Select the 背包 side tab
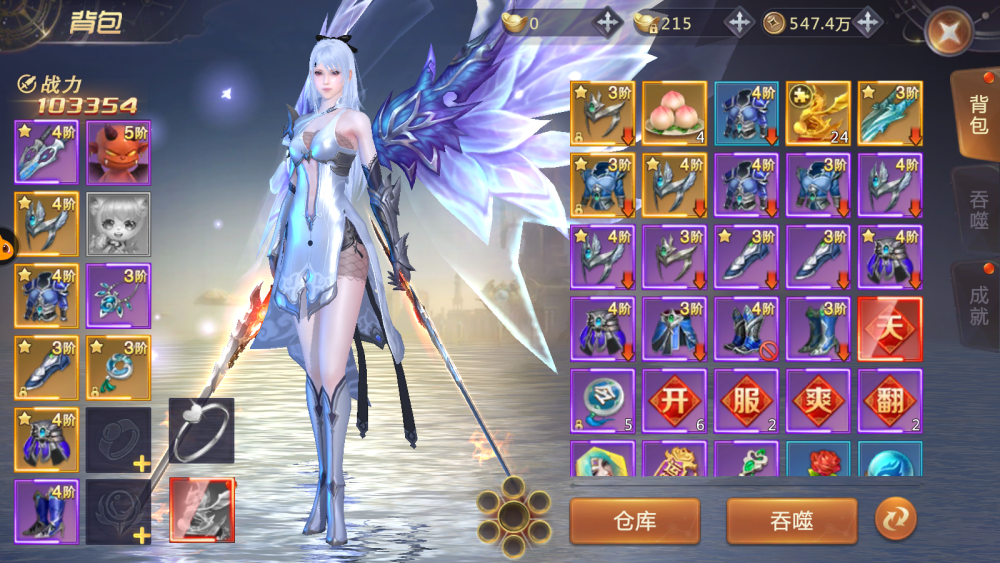Image resolution: width=1000 pixels, height=563 pixels. 977,115
